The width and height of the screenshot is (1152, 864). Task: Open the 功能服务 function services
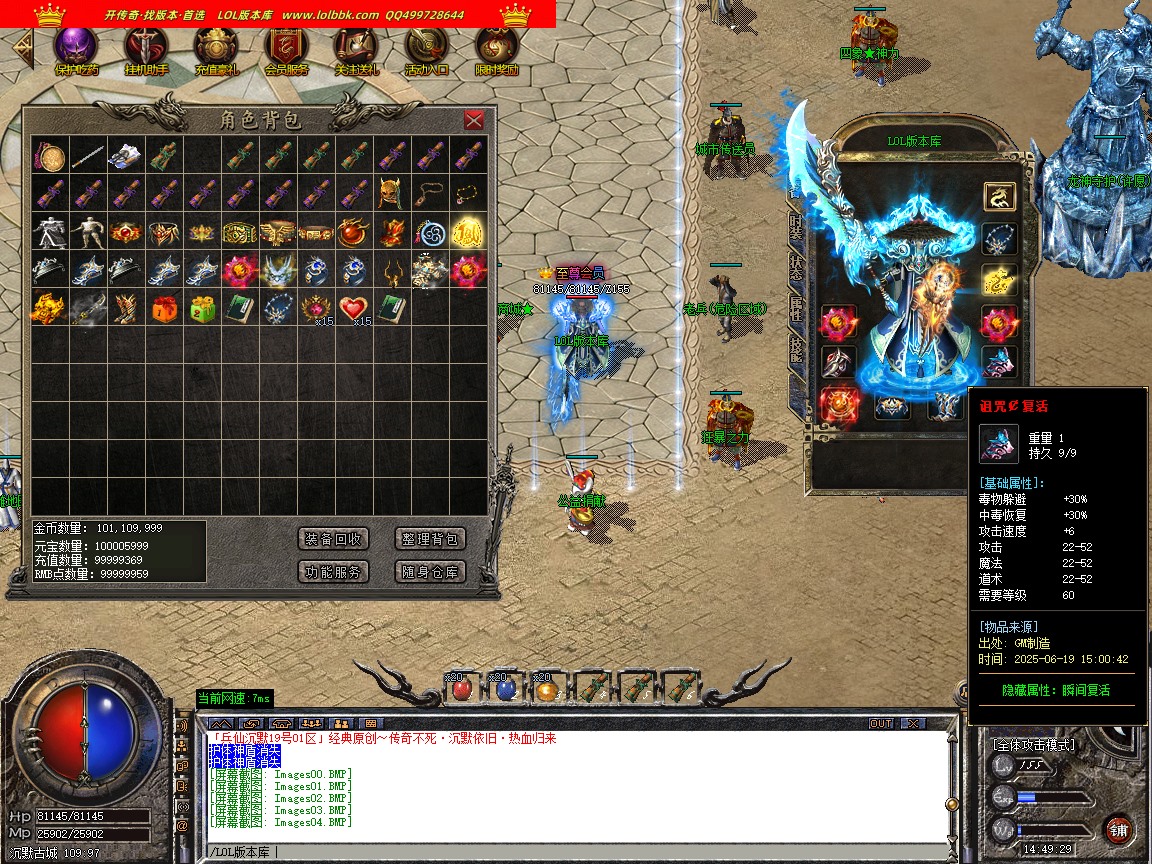(334, 572)
